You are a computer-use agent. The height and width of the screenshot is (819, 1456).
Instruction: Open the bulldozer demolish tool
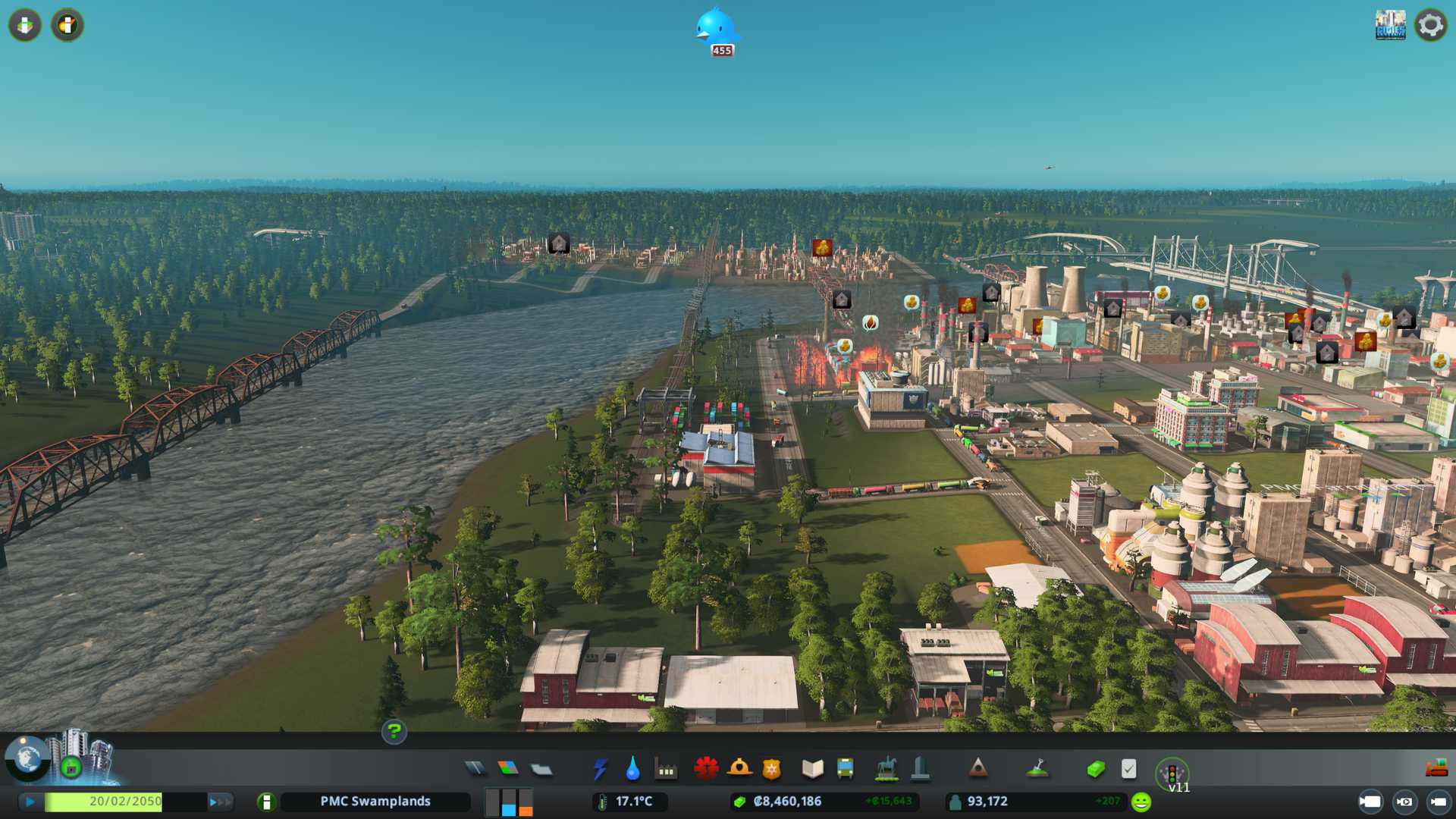click(1436, 768)
